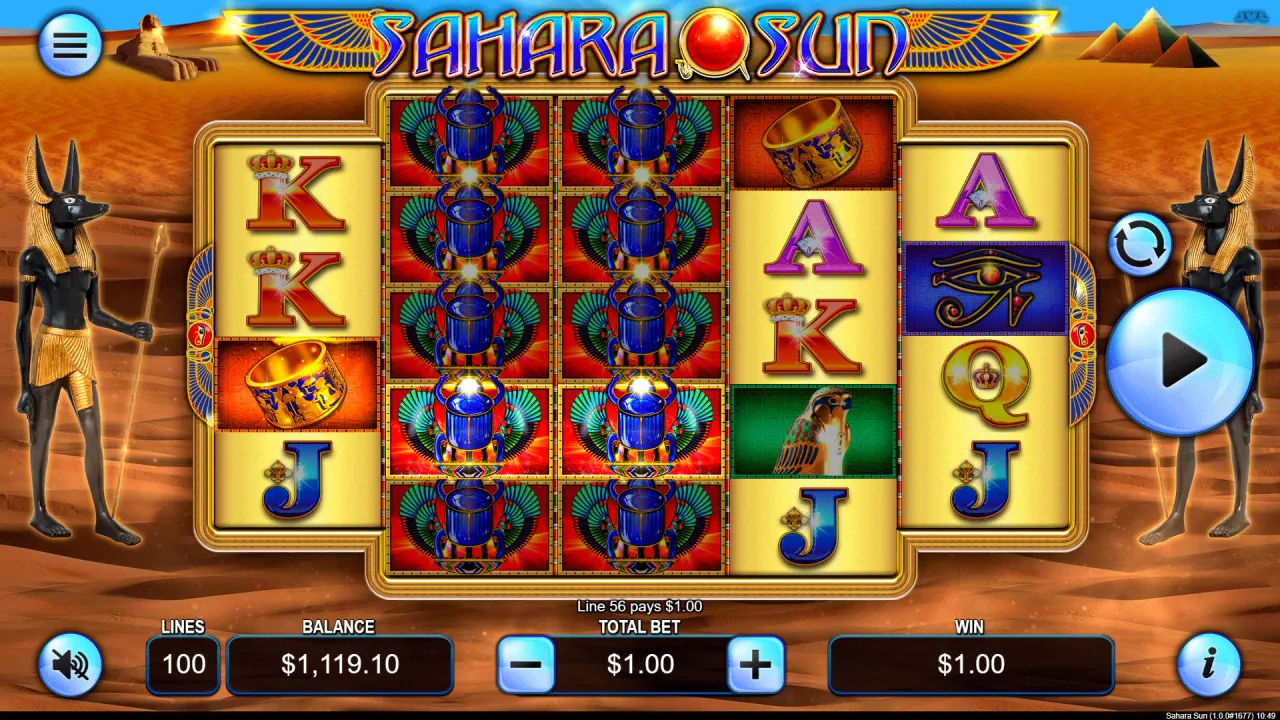Click the Total Bet amount field
Image resolution: width=1280 pixels, height=720 pixels.
pyautogui.click(x=641, y=664)
